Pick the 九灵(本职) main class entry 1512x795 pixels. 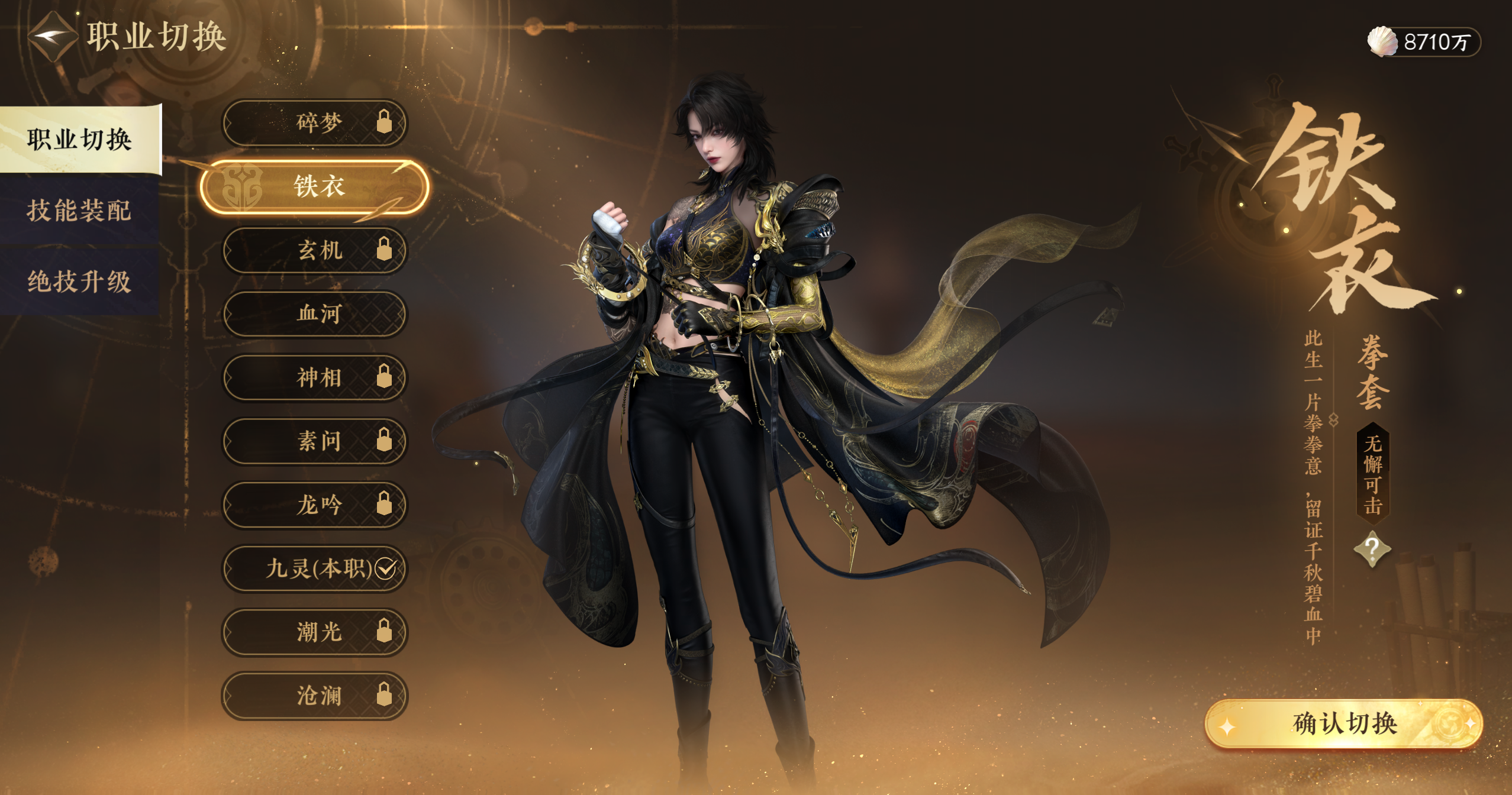(x=315, y=568)
